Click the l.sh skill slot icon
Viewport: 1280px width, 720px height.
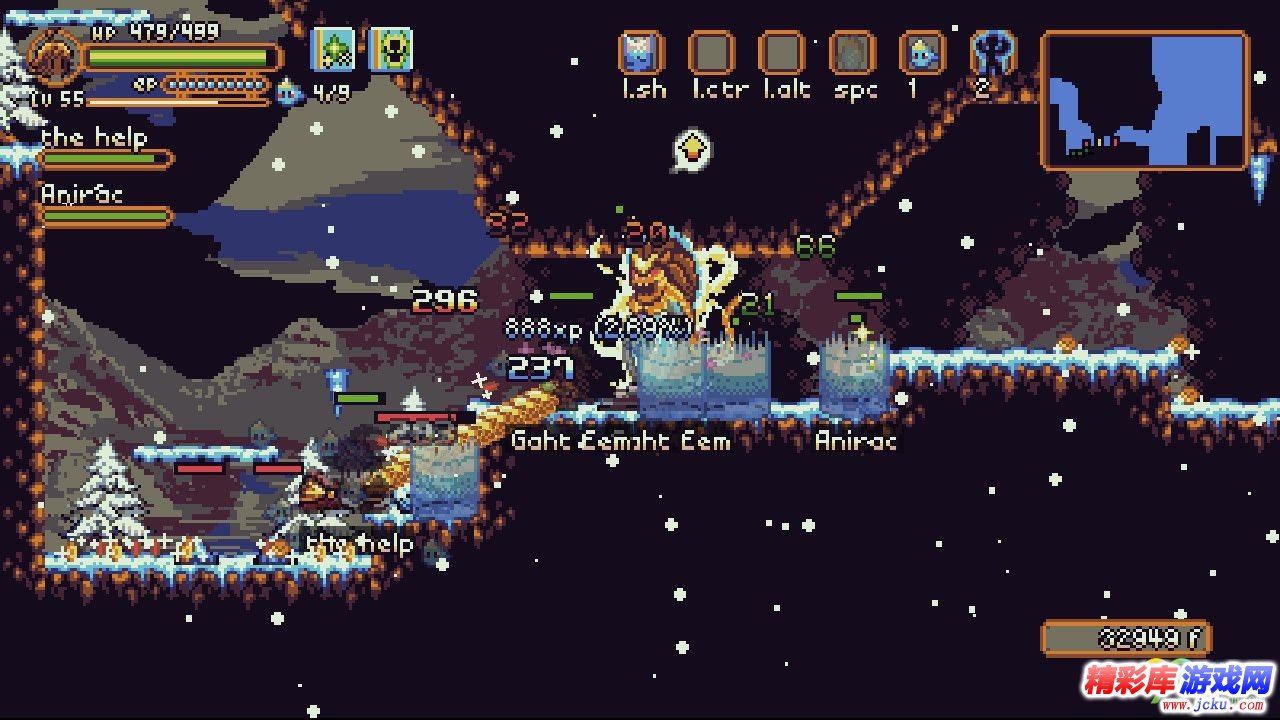(x=641, y=53)
